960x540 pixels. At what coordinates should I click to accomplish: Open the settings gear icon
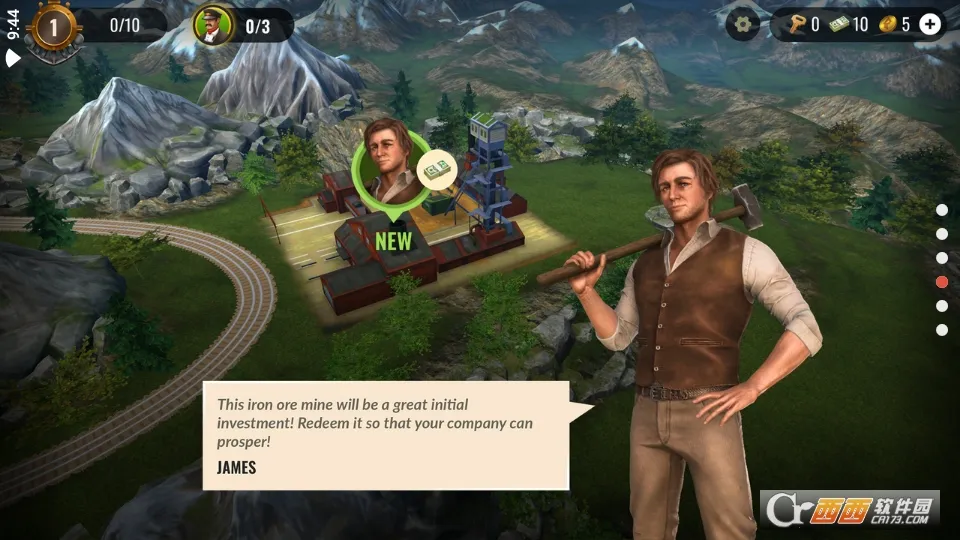pos(742,23)
